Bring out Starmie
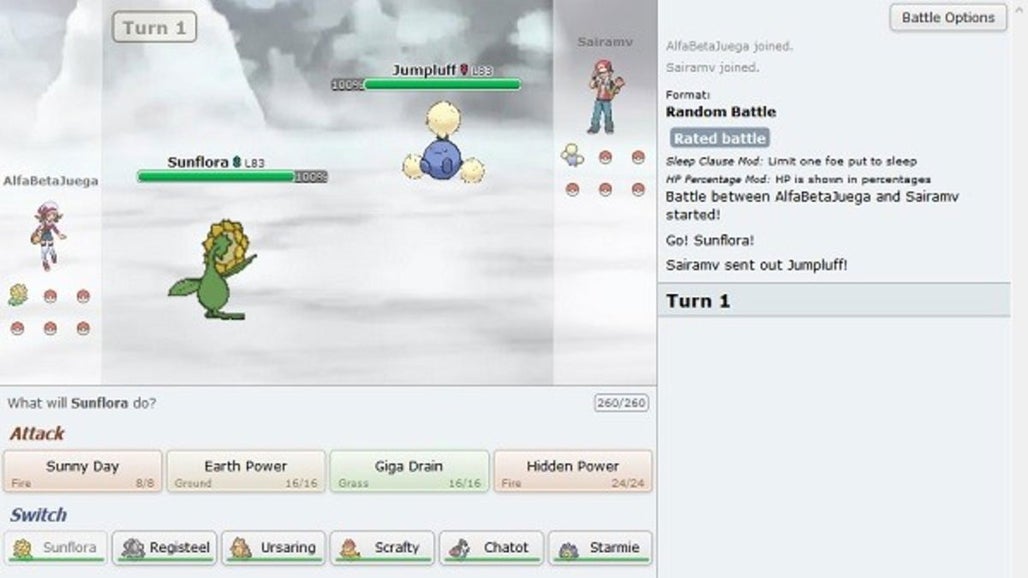The image size is (1028, 578). pos(601,548)
